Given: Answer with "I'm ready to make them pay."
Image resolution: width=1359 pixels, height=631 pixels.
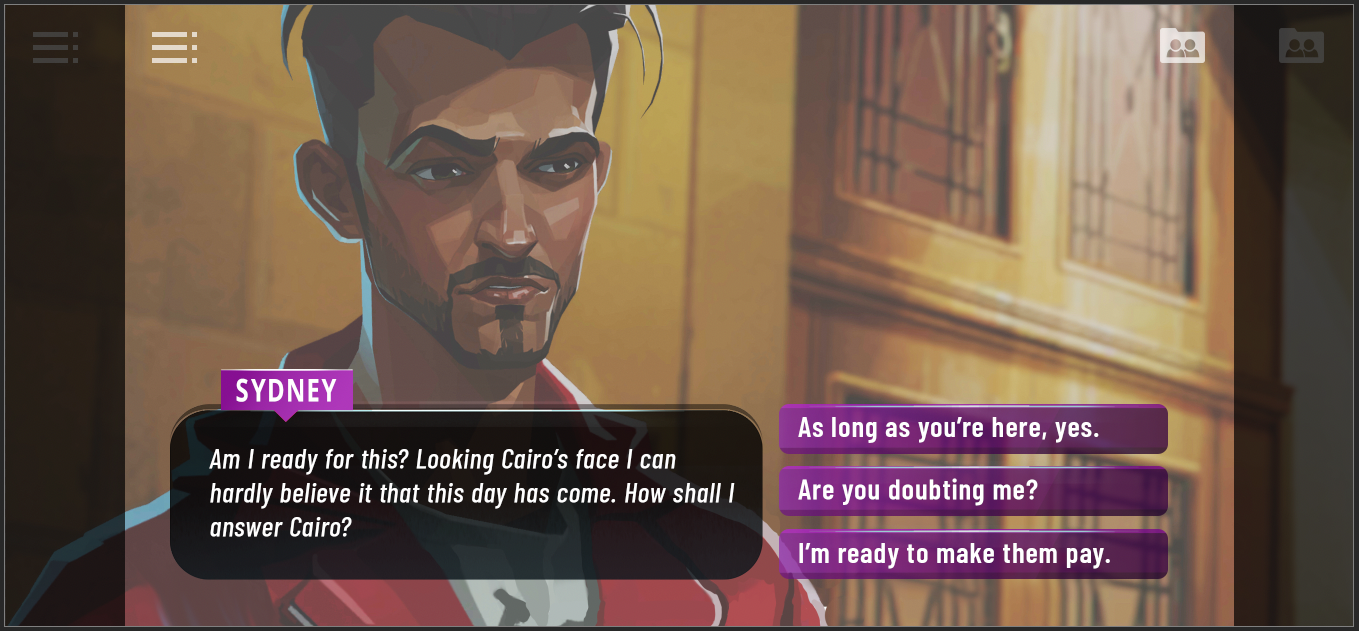Looking at the screenshot, I should click(x=972, y=554).
